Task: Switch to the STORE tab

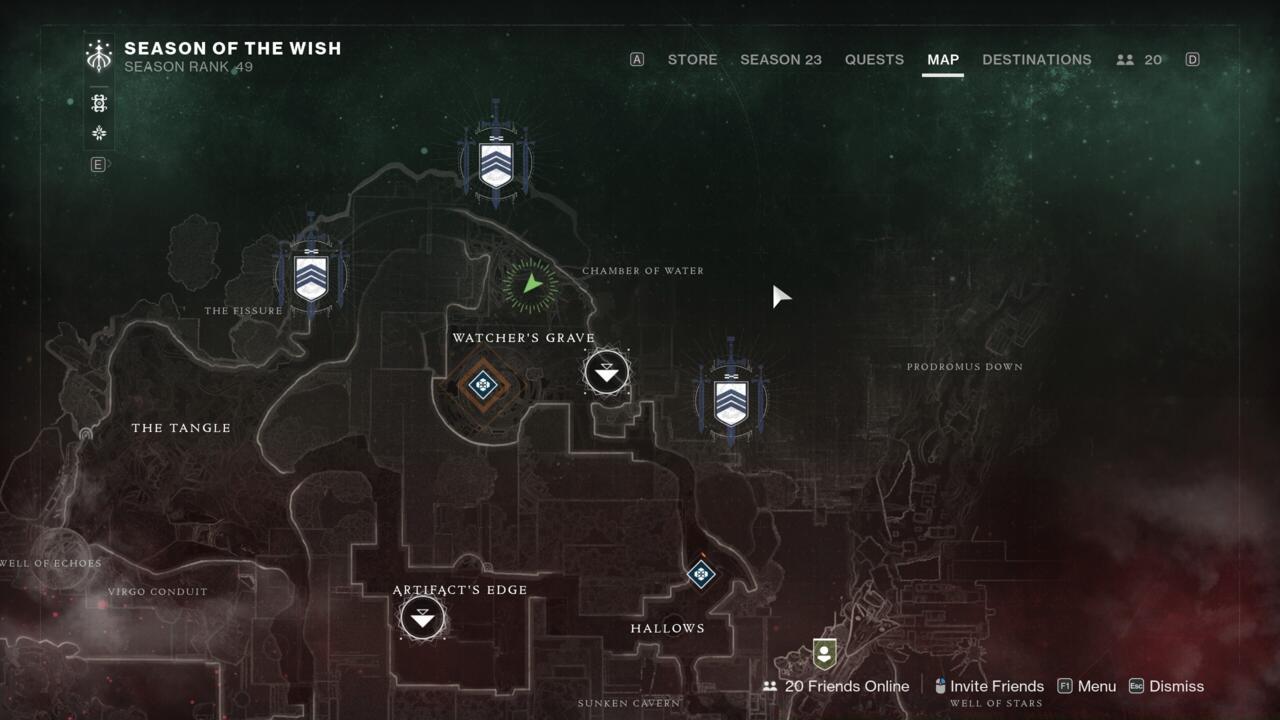Action: [x=692, y=59]
